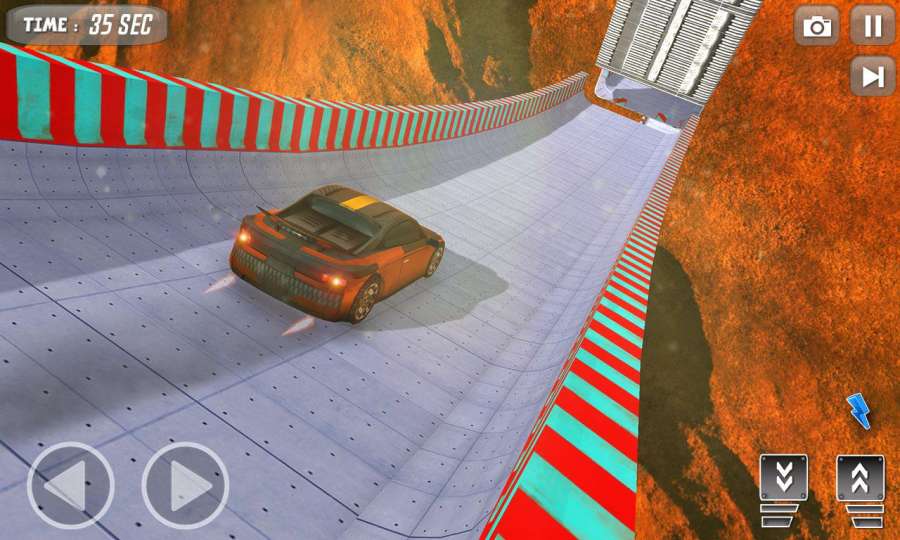
Task: Activate the blue lightning bolt boost
Action: click(858, 410)
